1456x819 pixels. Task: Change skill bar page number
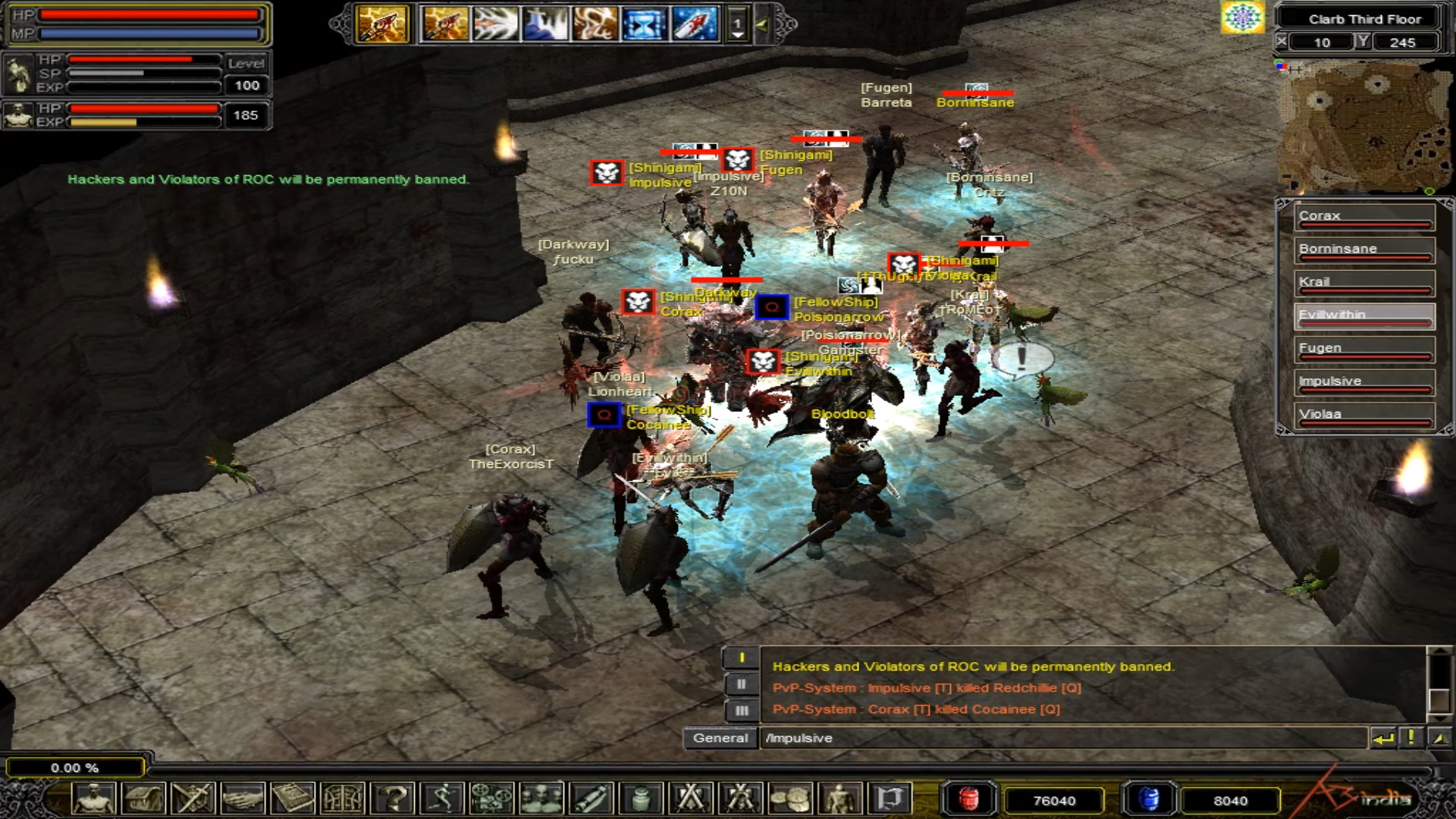tap(737, 24)
